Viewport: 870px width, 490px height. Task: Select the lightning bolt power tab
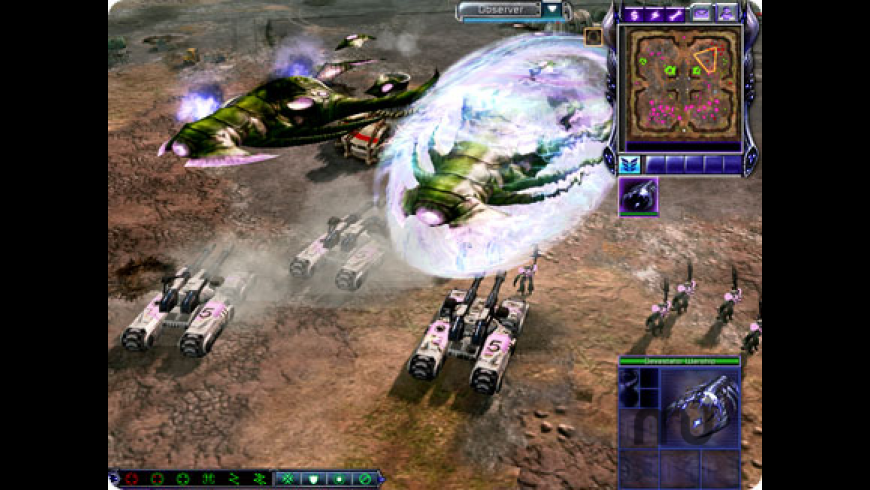654,13
